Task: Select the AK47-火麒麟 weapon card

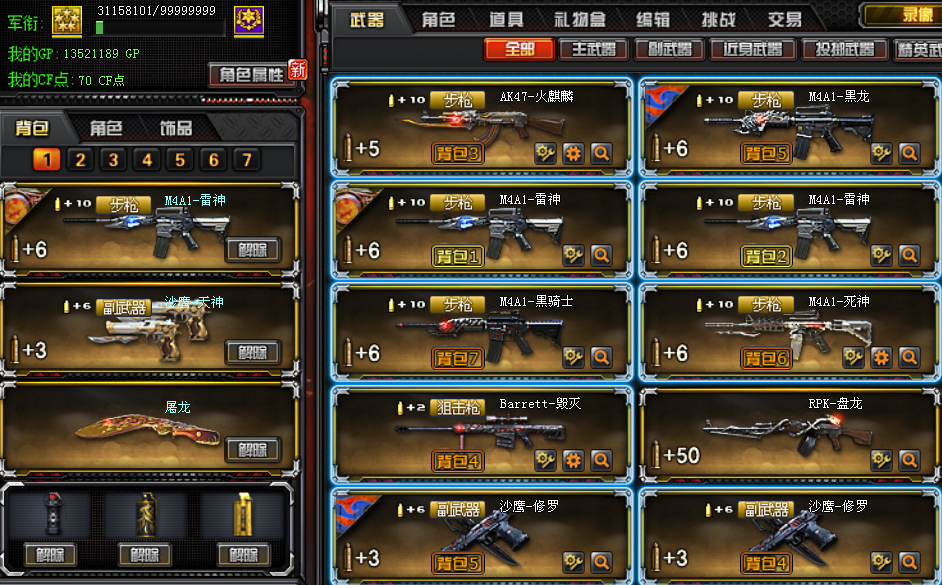Action: 482,127
